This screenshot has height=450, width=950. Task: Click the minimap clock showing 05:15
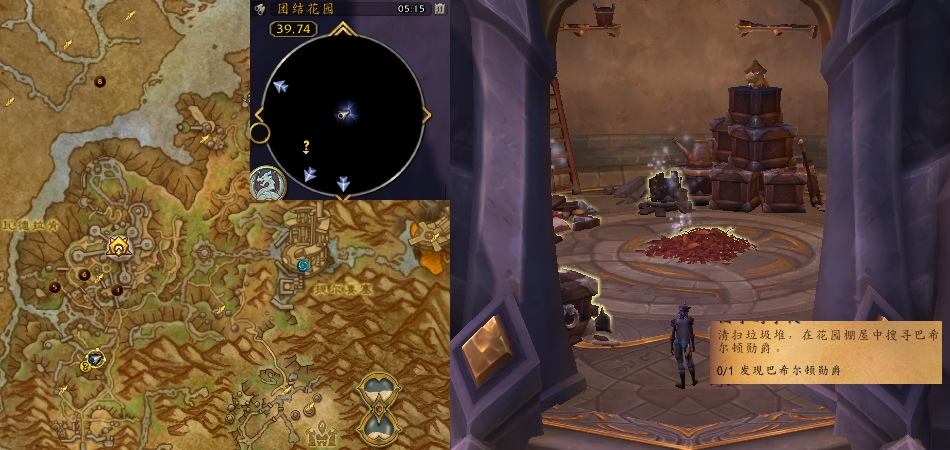pos(410,8)
